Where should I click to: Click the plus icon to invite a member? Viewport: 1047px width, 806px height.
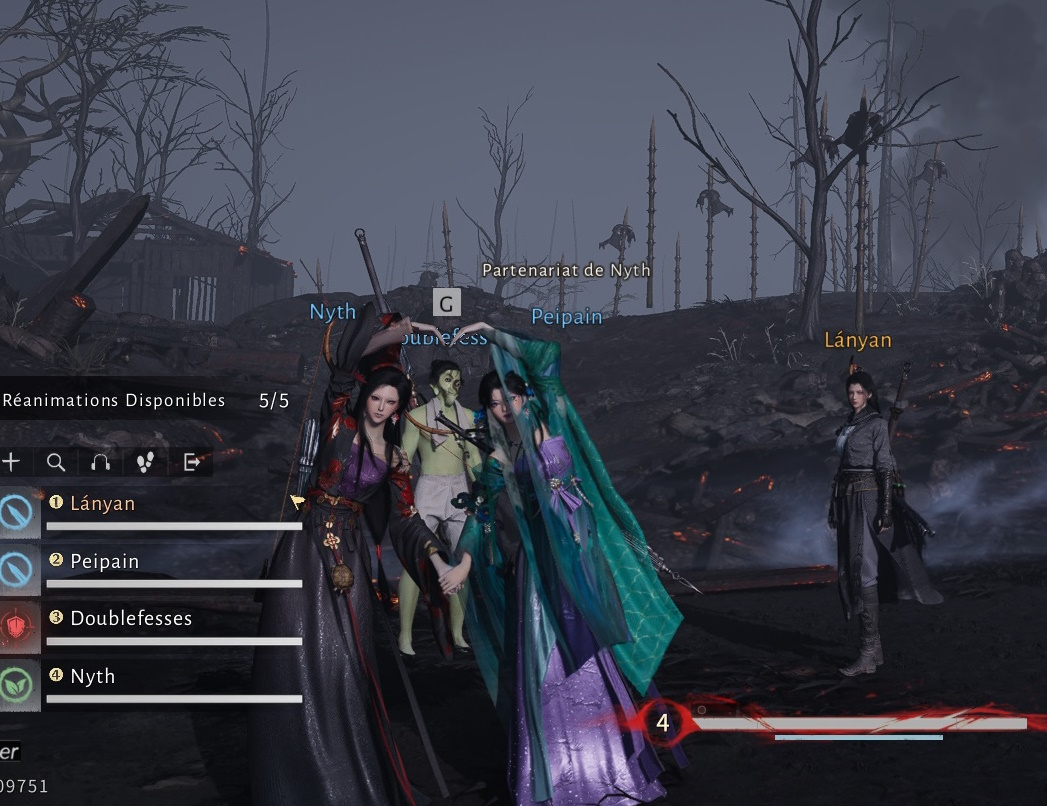(x=11, y=462)
